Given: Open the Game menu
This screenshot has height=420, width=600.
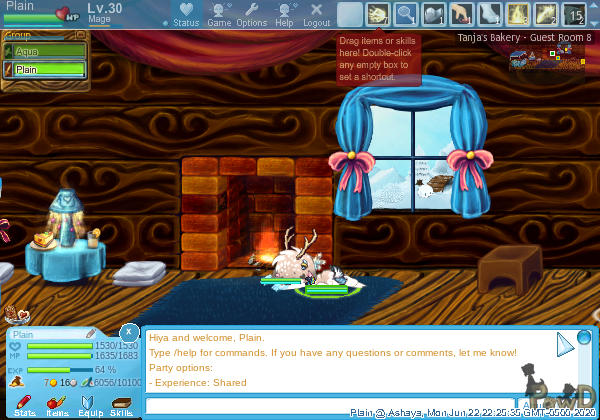Looking at the screenshot, I should [x=219, y=14].
